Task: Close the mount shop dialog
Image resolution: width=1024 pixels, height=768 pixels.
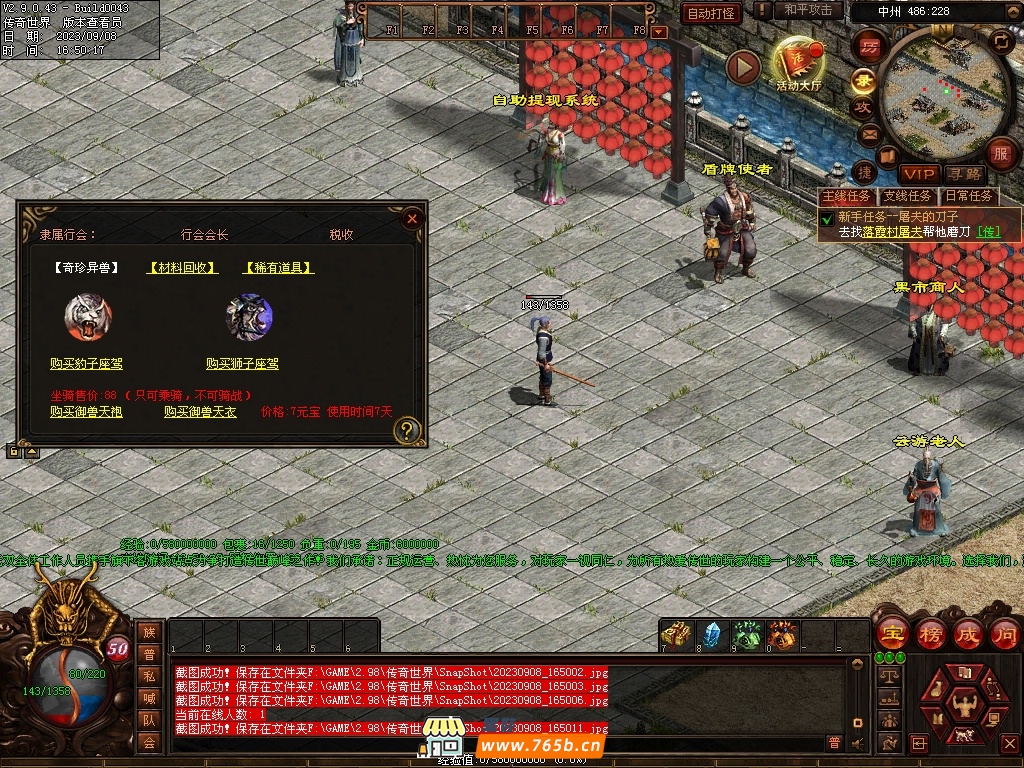Action: pos(411,218)
